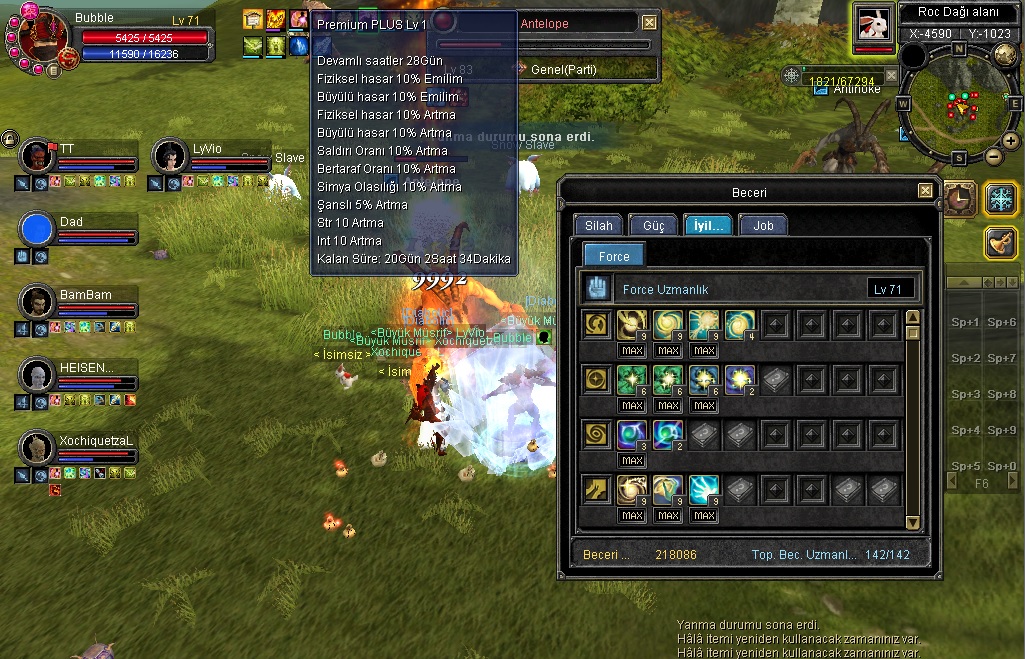The height and width of the screenshot is (659, 1025).
Task: Click the snowflake icon button
Action: 1001,198
